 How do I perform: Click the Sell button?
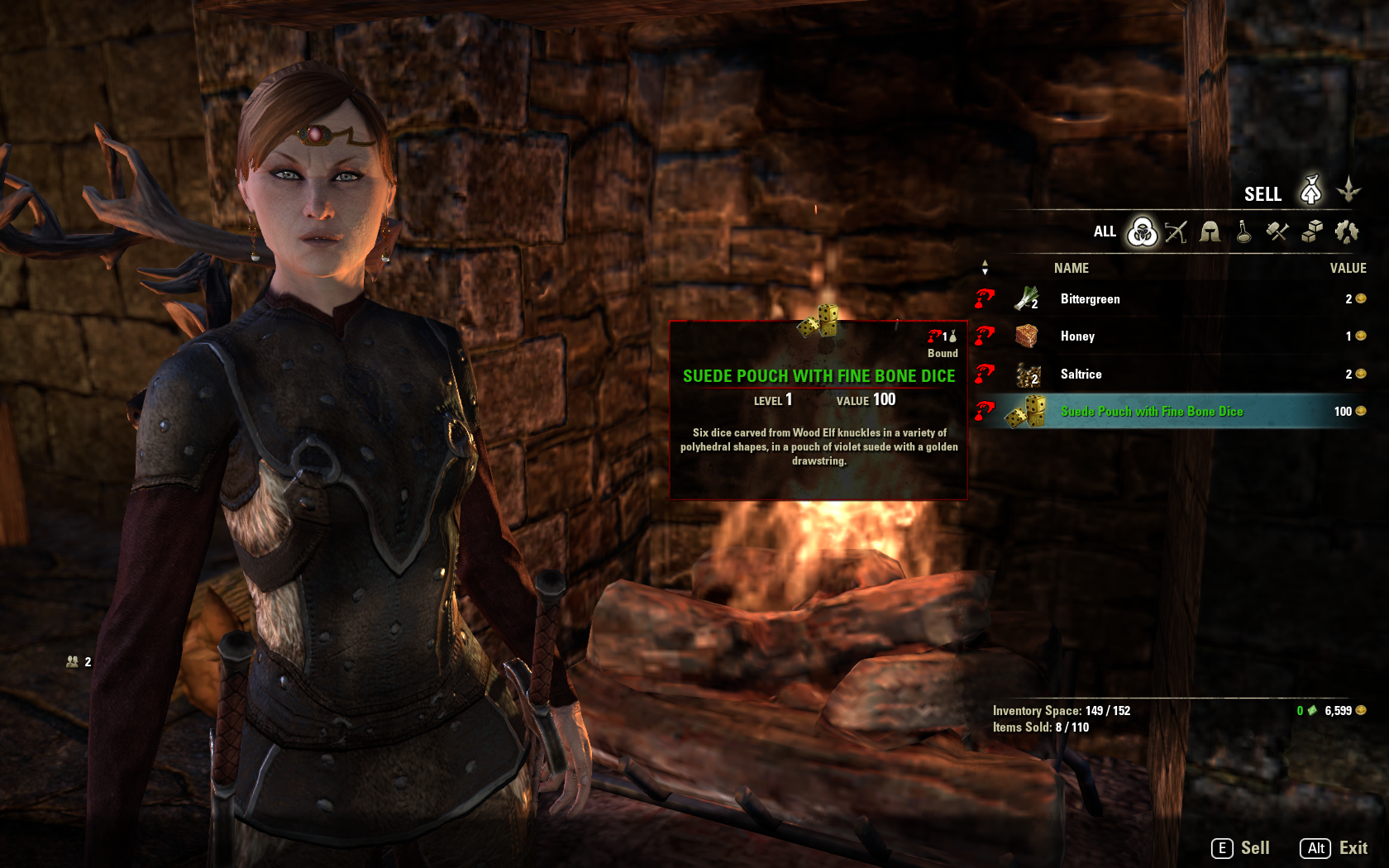[1241, 848]
